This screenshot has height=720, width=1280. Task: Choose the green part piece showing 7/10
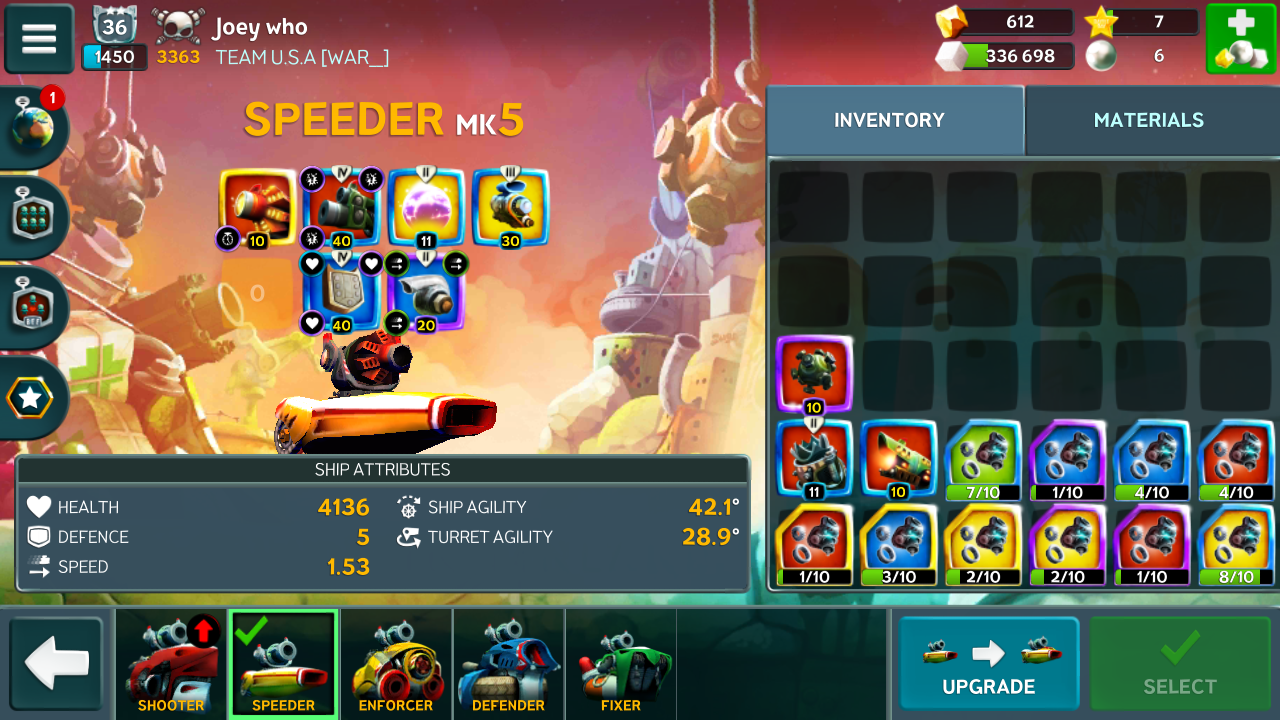pos(983,458)
